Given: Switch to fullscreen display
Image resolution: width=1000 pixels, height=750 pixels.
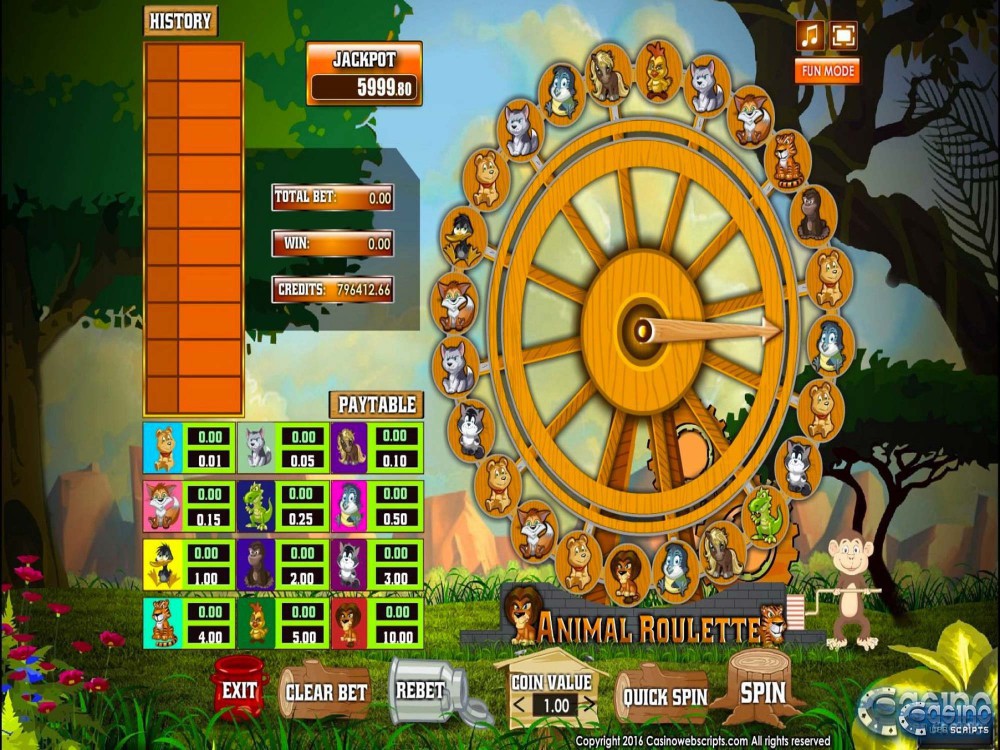Looking at the screenshot, I should pyautogui.click(x=843, y=36).
